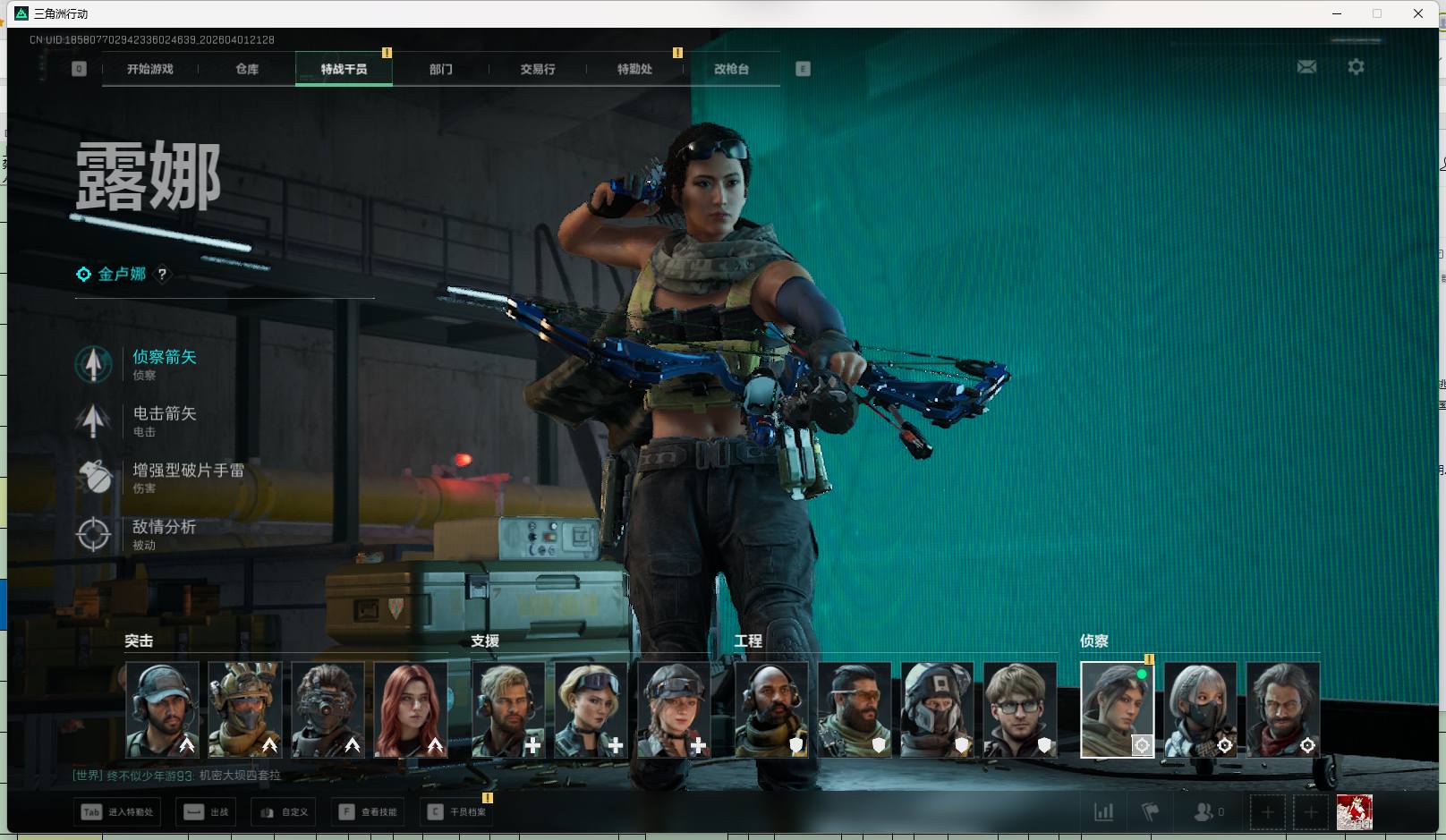
Task: Open the mail envelope icon
Action: 1306,67
